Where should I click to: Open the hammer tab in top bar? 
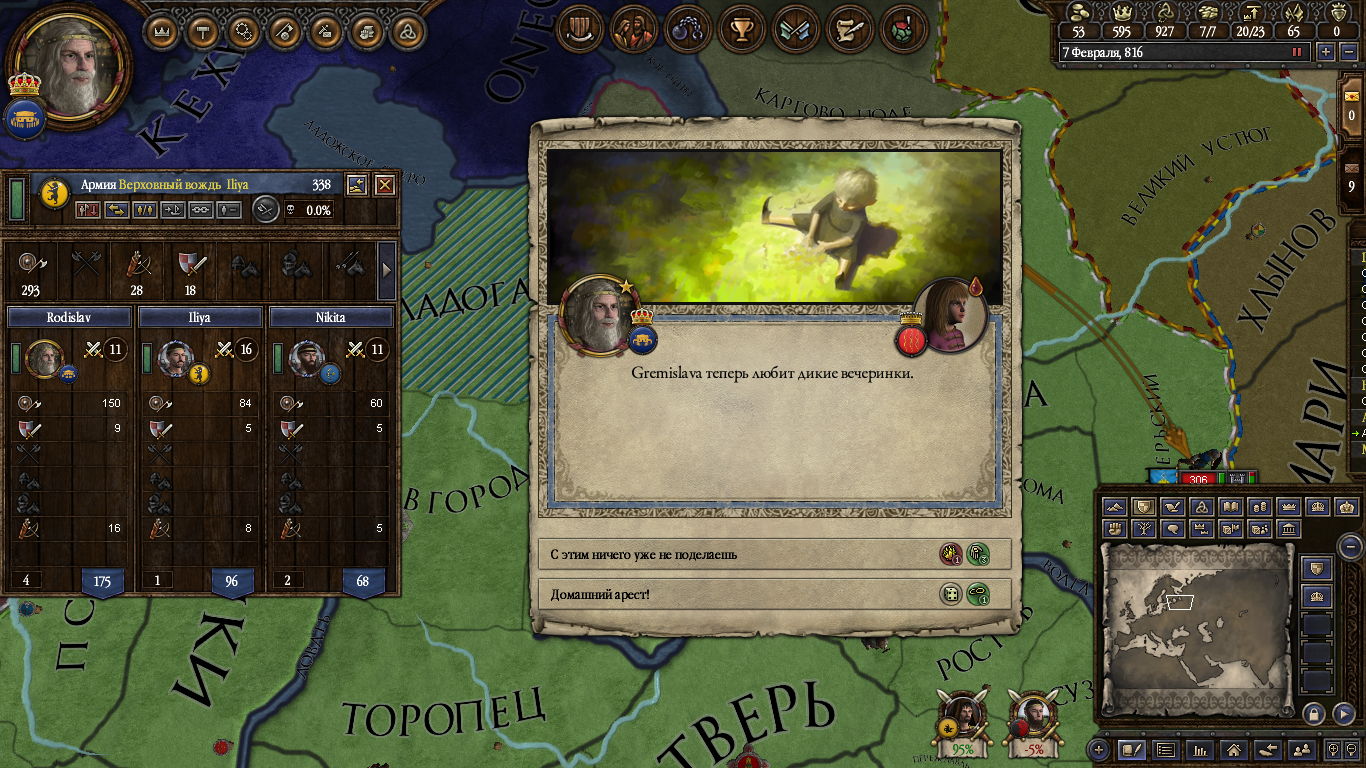point(203,31)
